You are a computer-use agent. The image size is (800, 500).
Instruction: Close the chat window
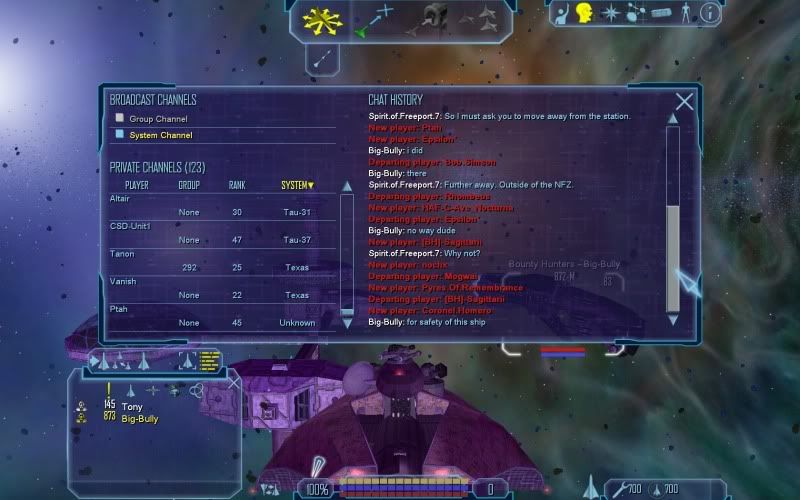(685, 102)
